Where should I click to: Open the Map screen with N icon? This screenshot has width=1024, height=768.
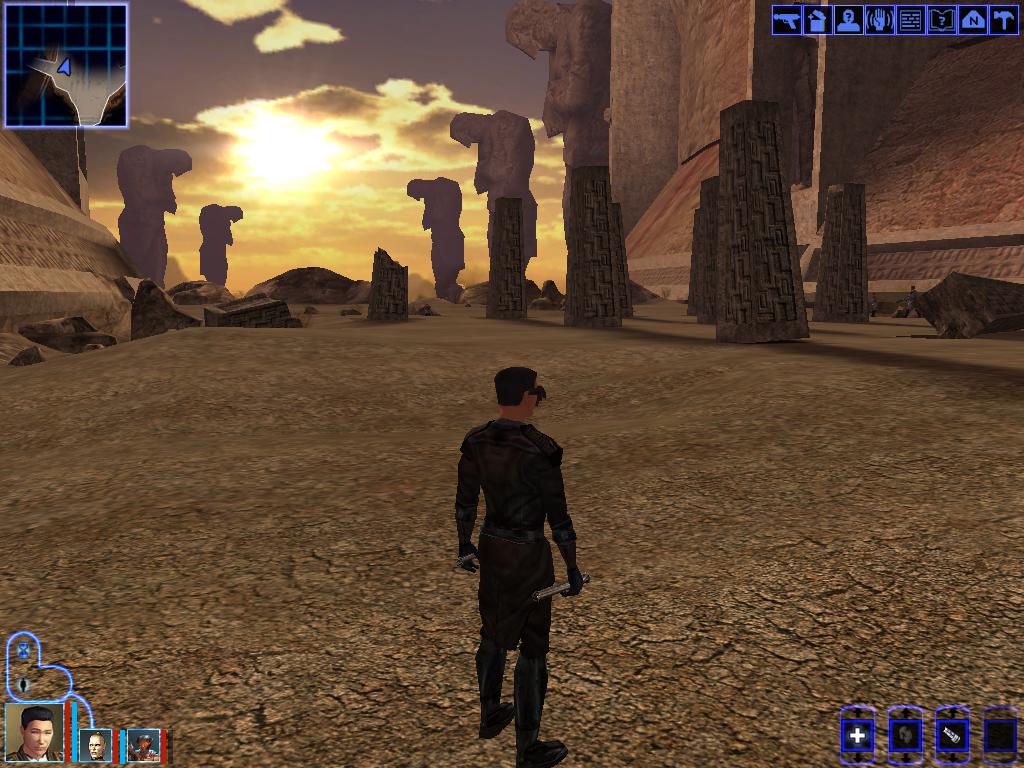pyautogui.click(x=972, y=20)
